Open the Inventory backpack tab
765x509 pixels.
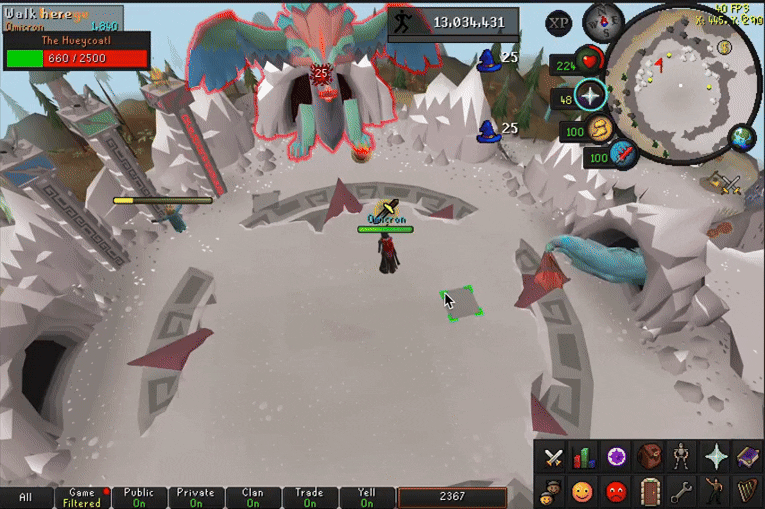650,458
